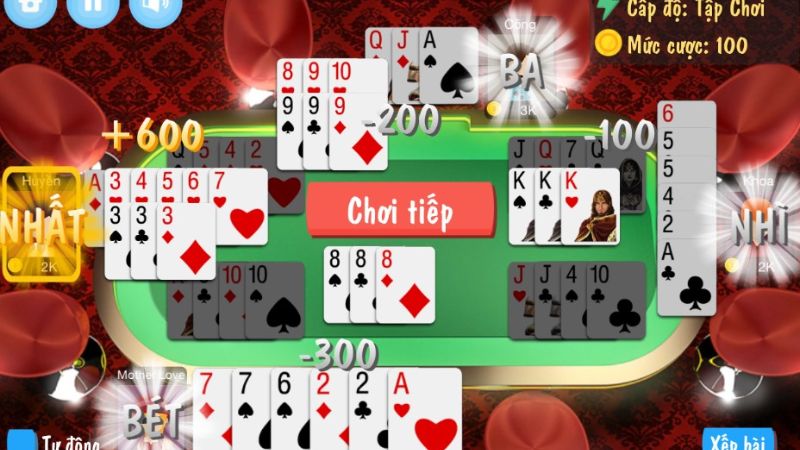Pause the game with pause icon
The width and height of the screenshot is (800, 450).
[x=93, y=8]
